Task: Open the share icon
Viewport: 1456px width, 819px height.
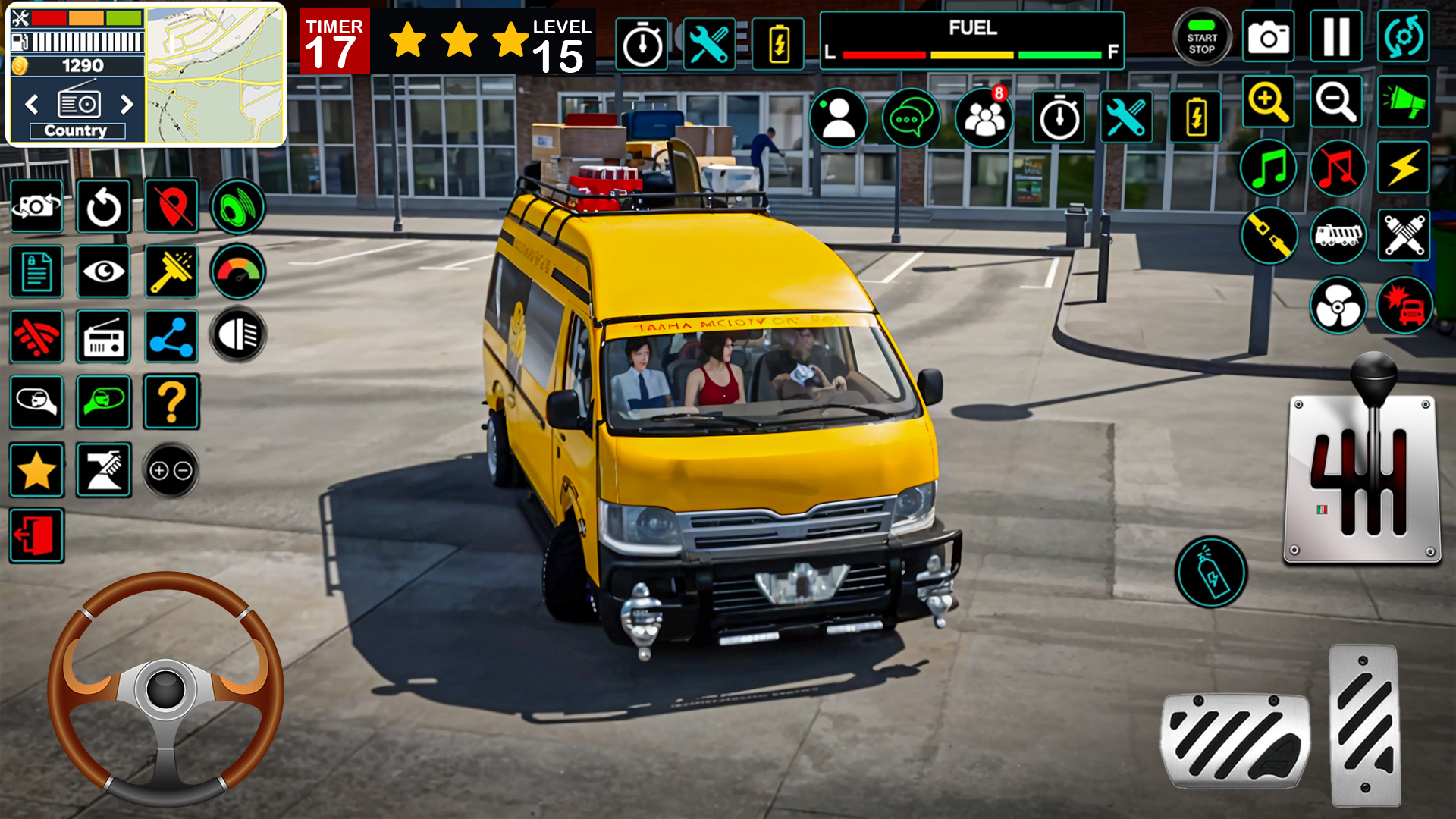Action: coord(171,337)
